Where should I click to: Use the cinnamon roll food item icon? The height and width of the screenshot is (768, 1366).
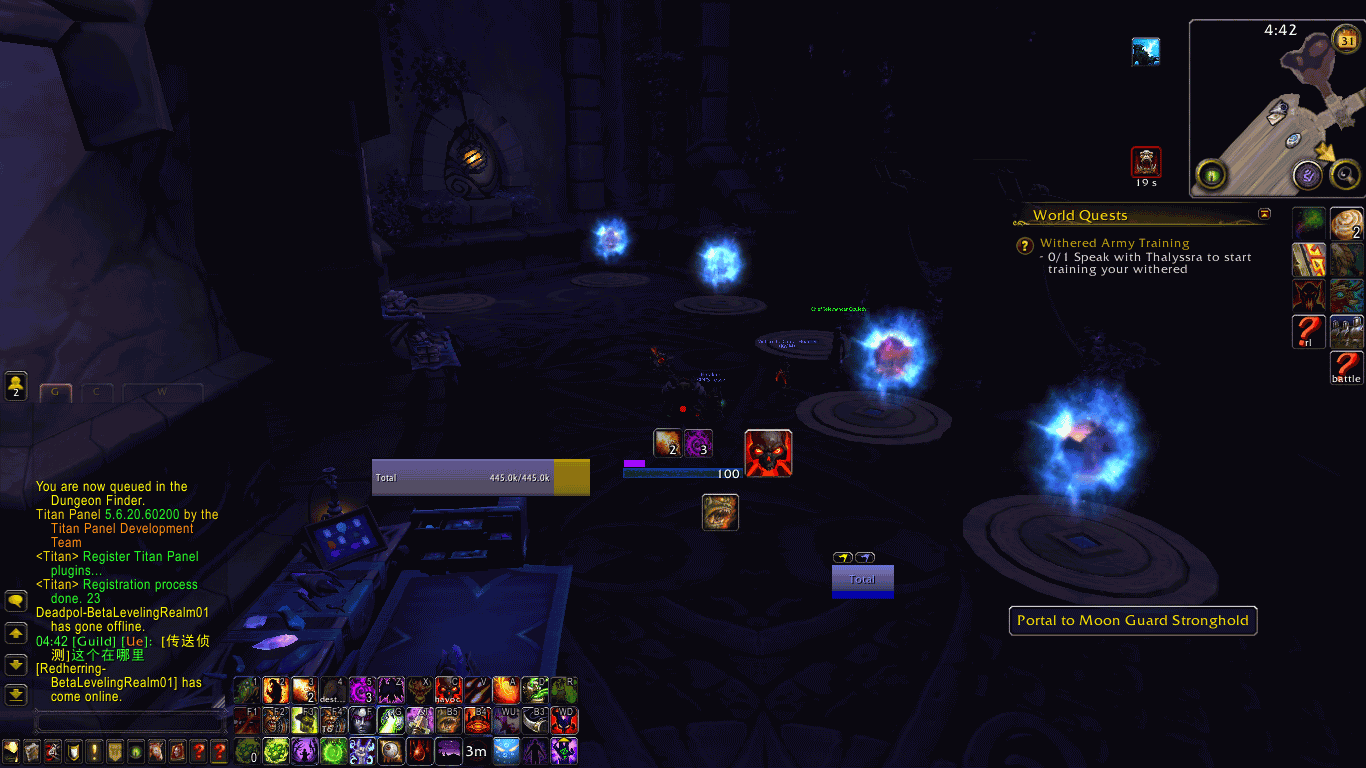pyautogui.click(x=1346, y=223)
